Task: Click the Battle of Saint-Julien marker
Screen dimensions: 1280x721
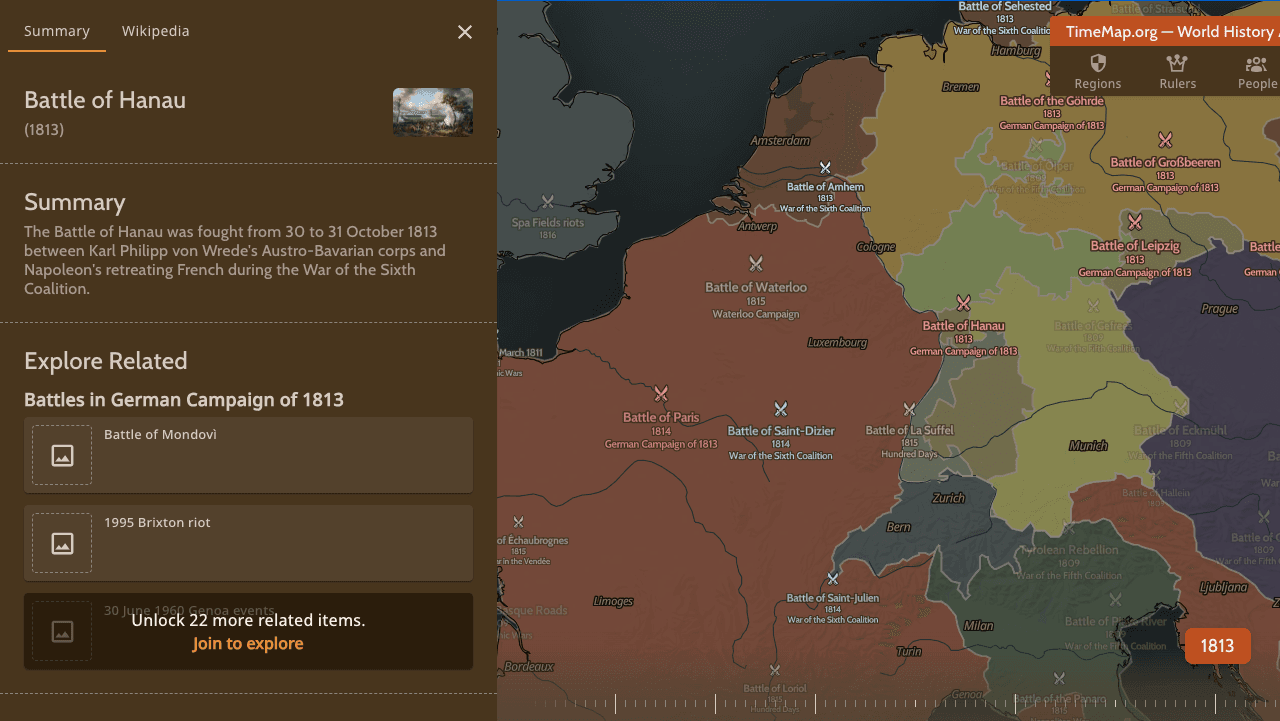Action: coord(832,578)
